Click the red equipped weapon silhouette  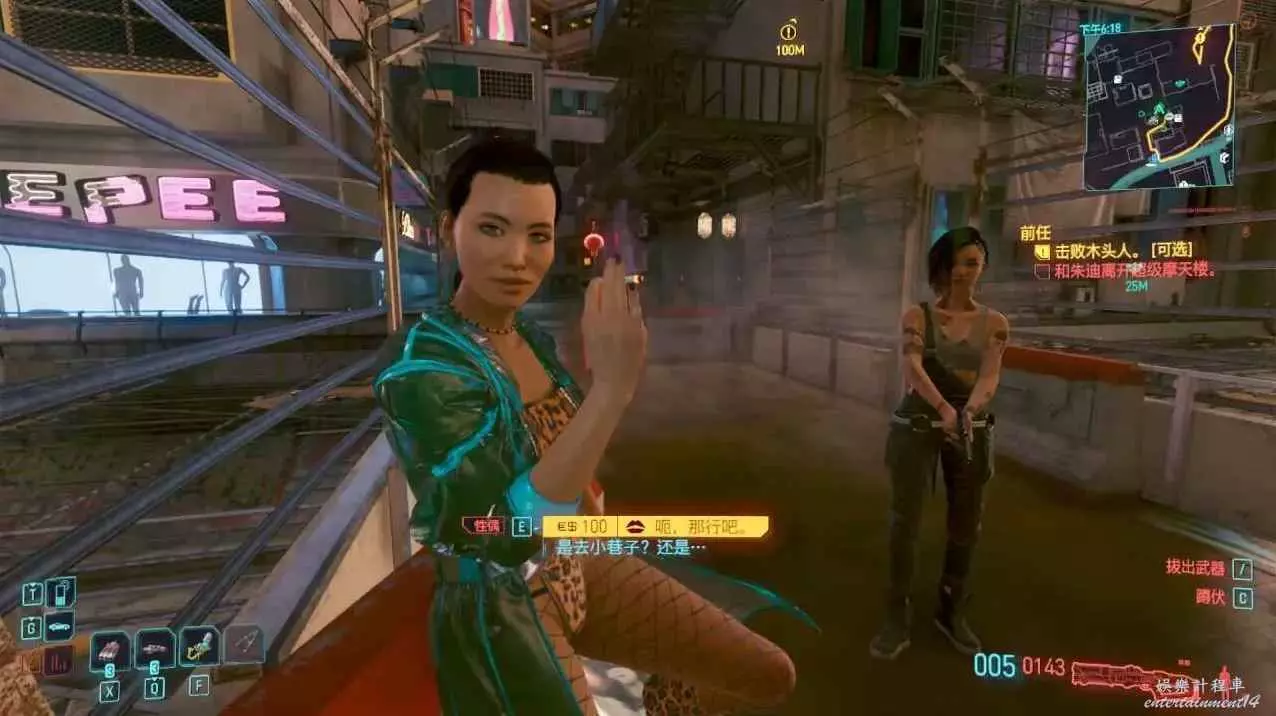[x=1120, y=676]
